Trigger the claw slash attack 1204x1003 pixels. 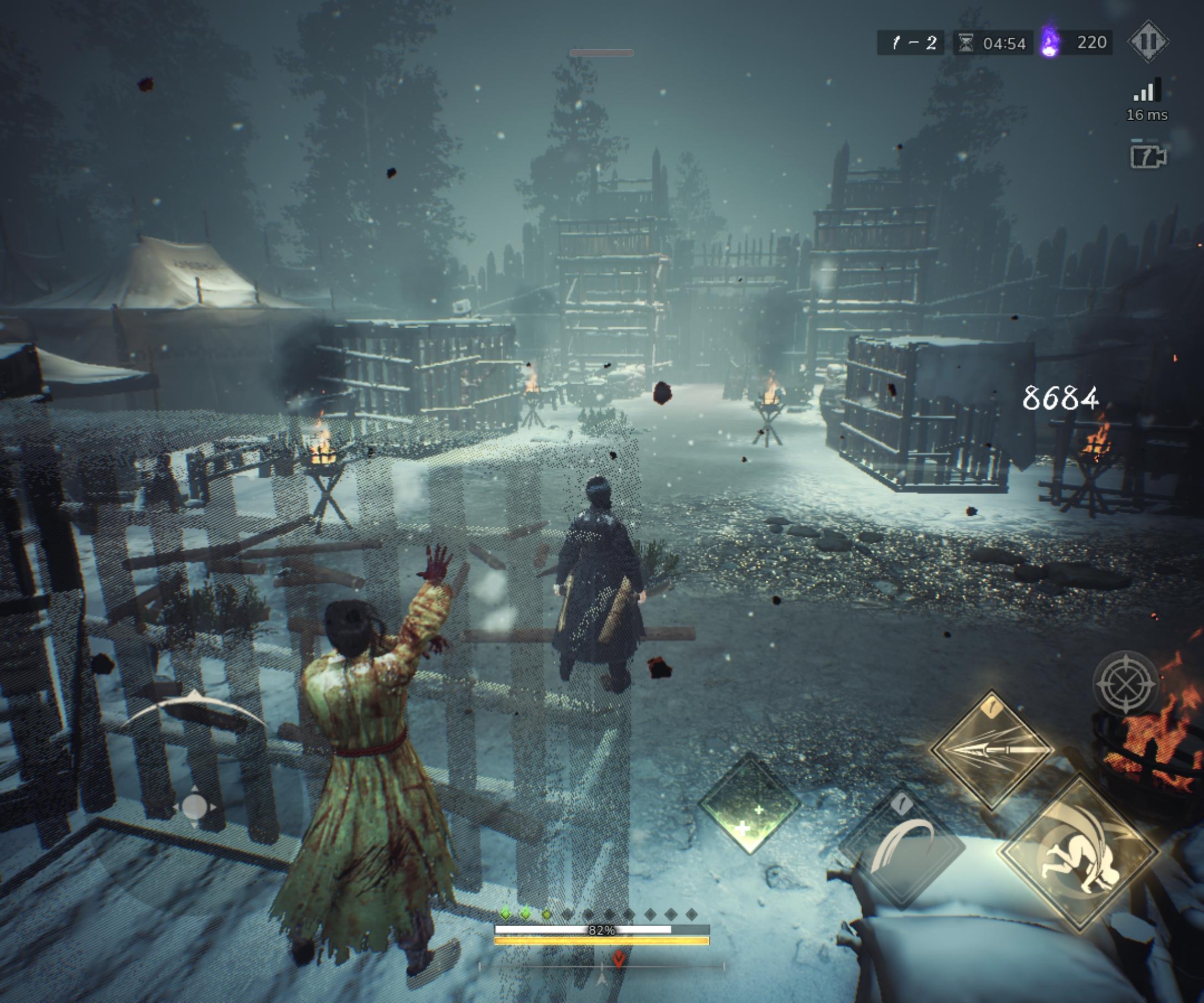(x=902, y=847)
